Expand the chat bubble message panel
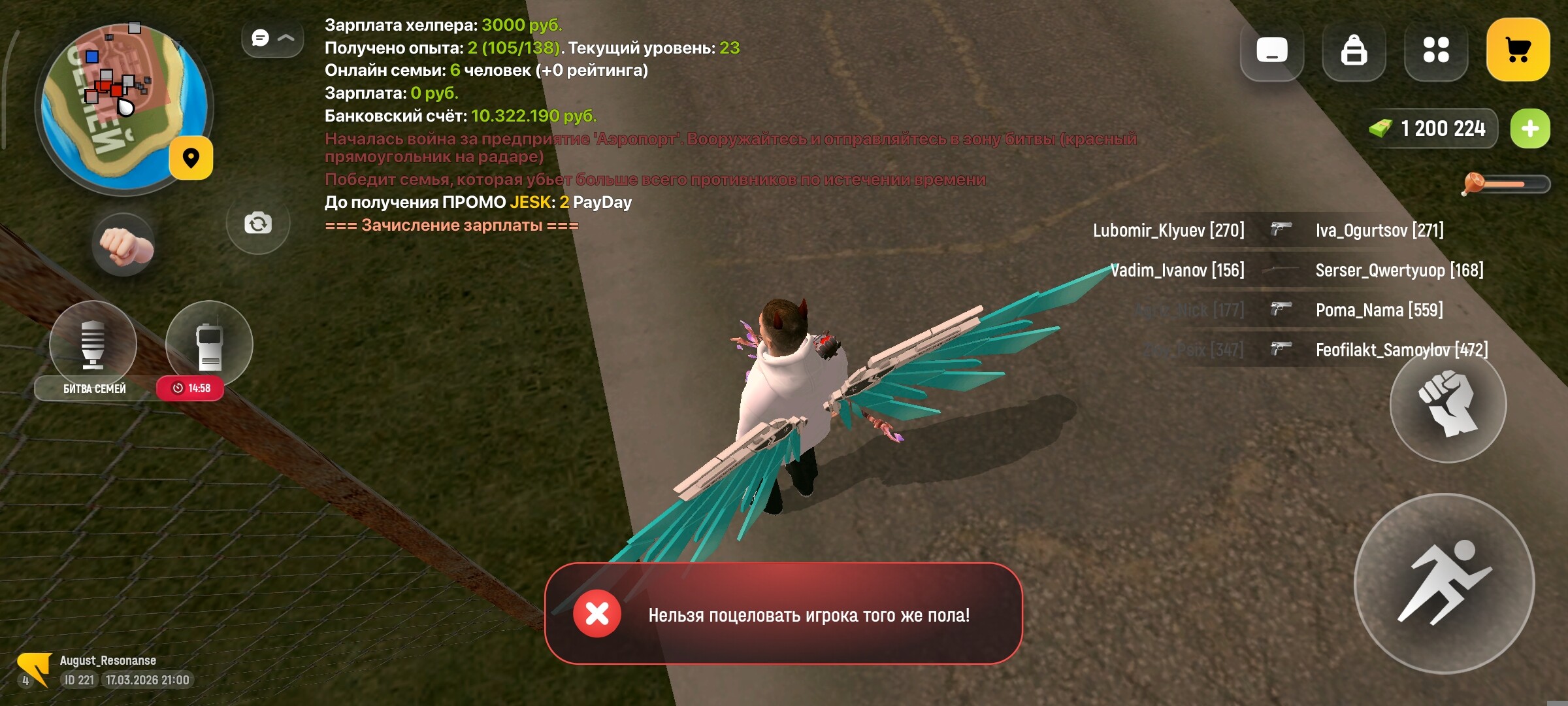1568x706 pixels. tap(259, 38)
